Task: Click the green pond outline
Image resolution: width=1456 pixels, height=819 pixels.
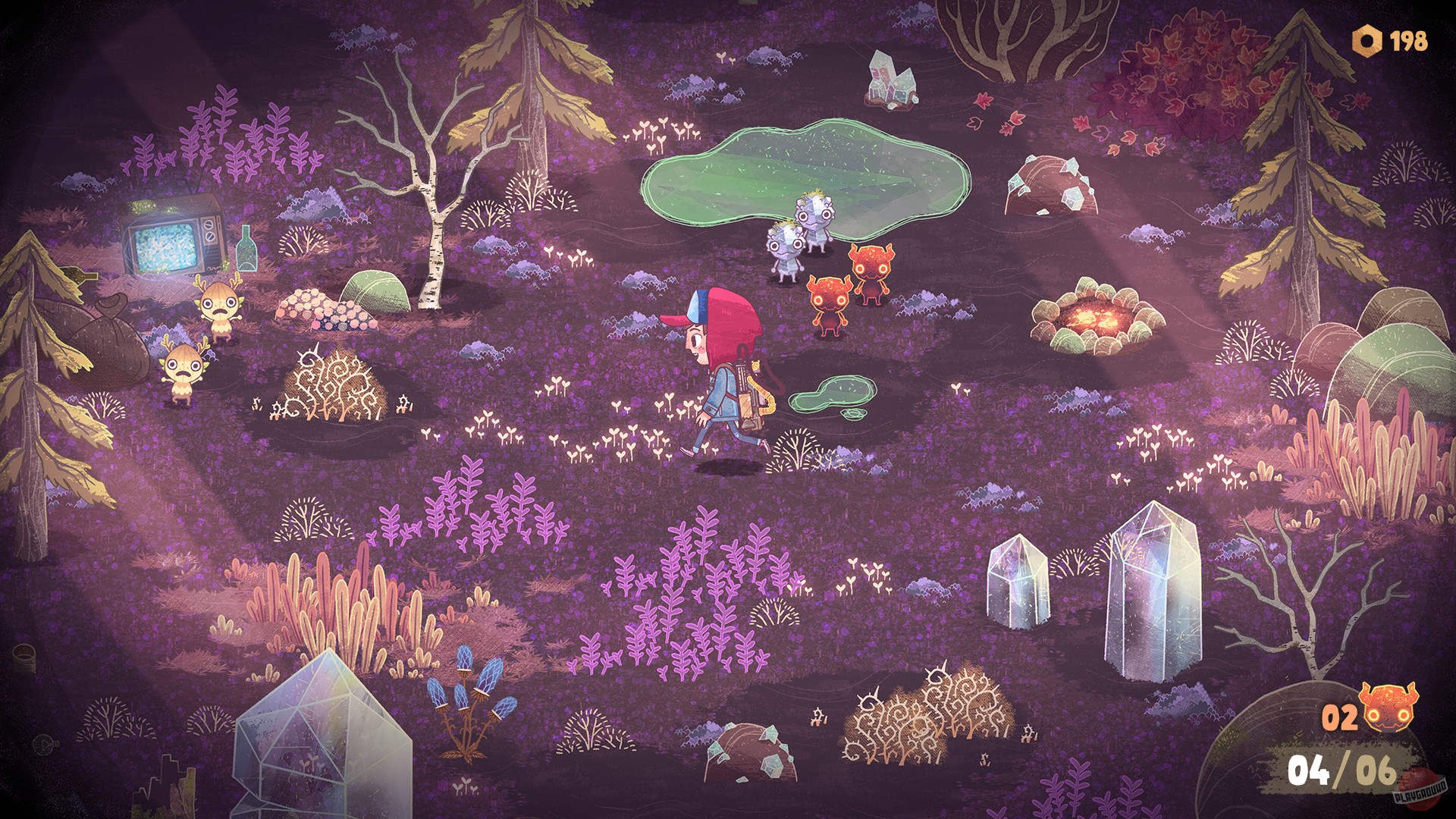Action: tap(796, 167)
